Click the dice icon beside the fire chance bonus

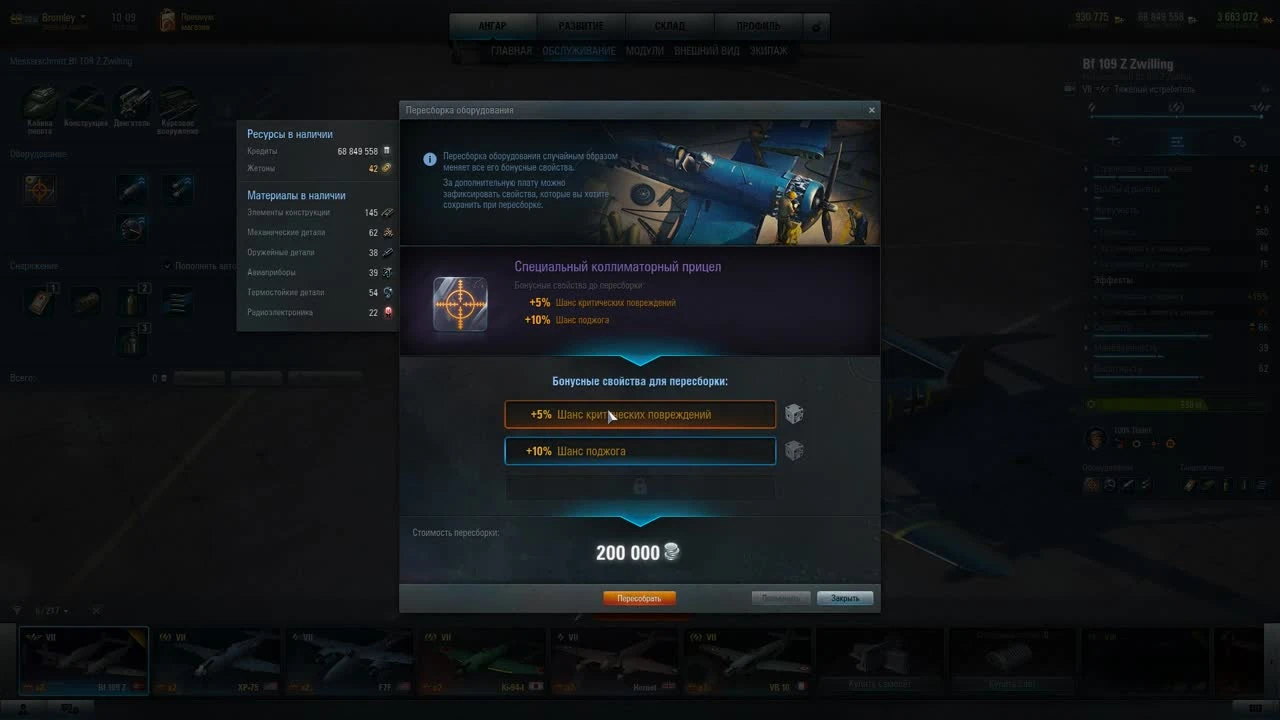click(x=795, y=450)
